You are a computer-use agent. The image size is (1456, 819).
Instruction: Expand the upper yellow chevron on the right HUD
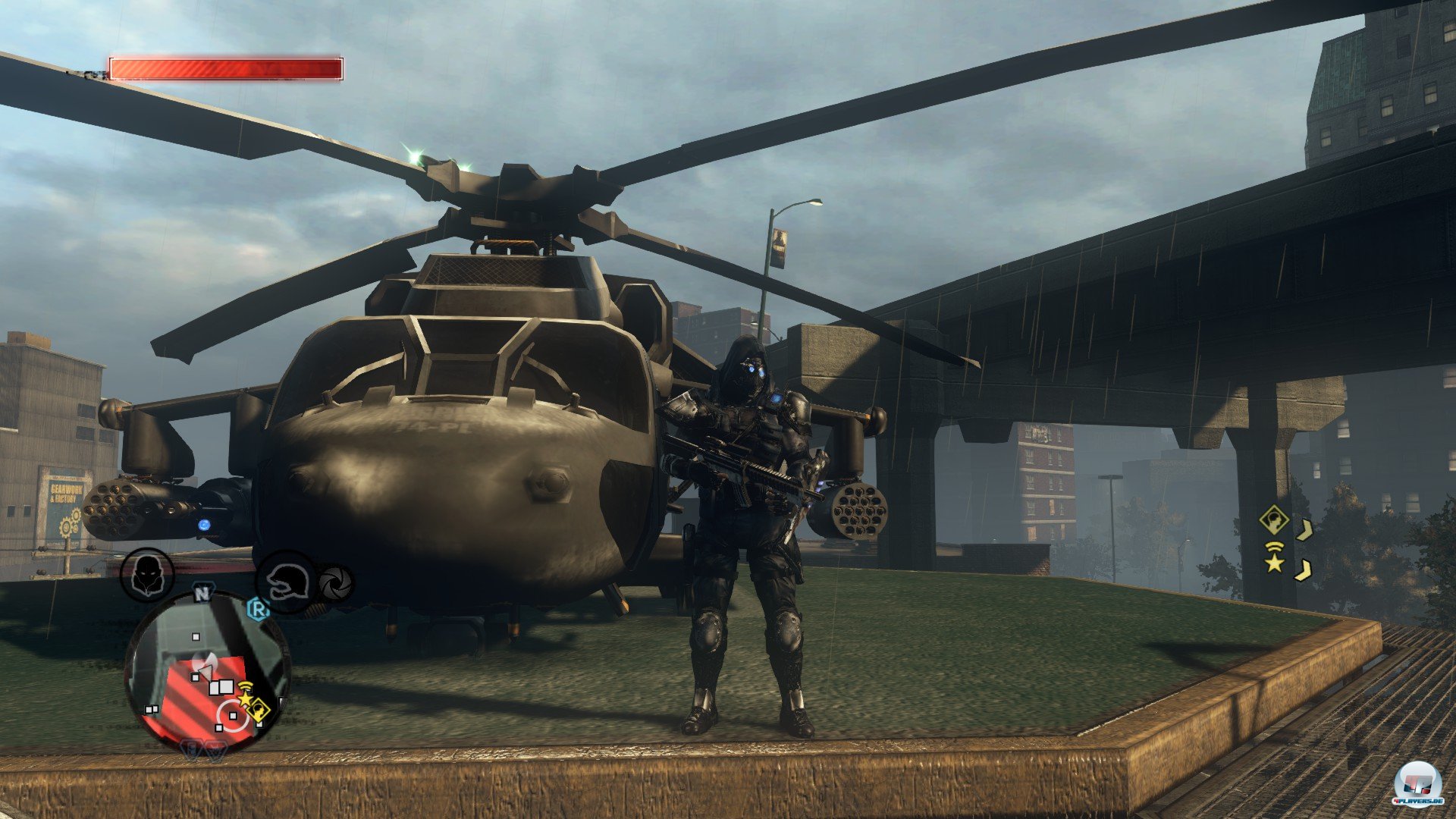[1304, 530]
